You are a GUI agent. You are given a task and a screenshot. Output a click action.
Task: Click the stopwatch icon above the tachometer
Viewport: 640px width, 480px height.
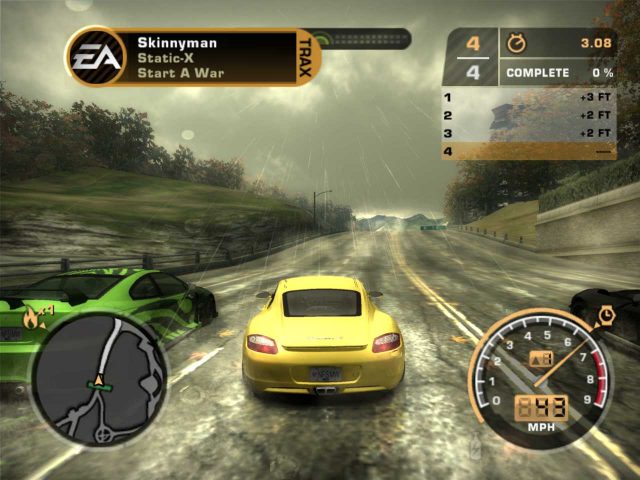point(605,315)
